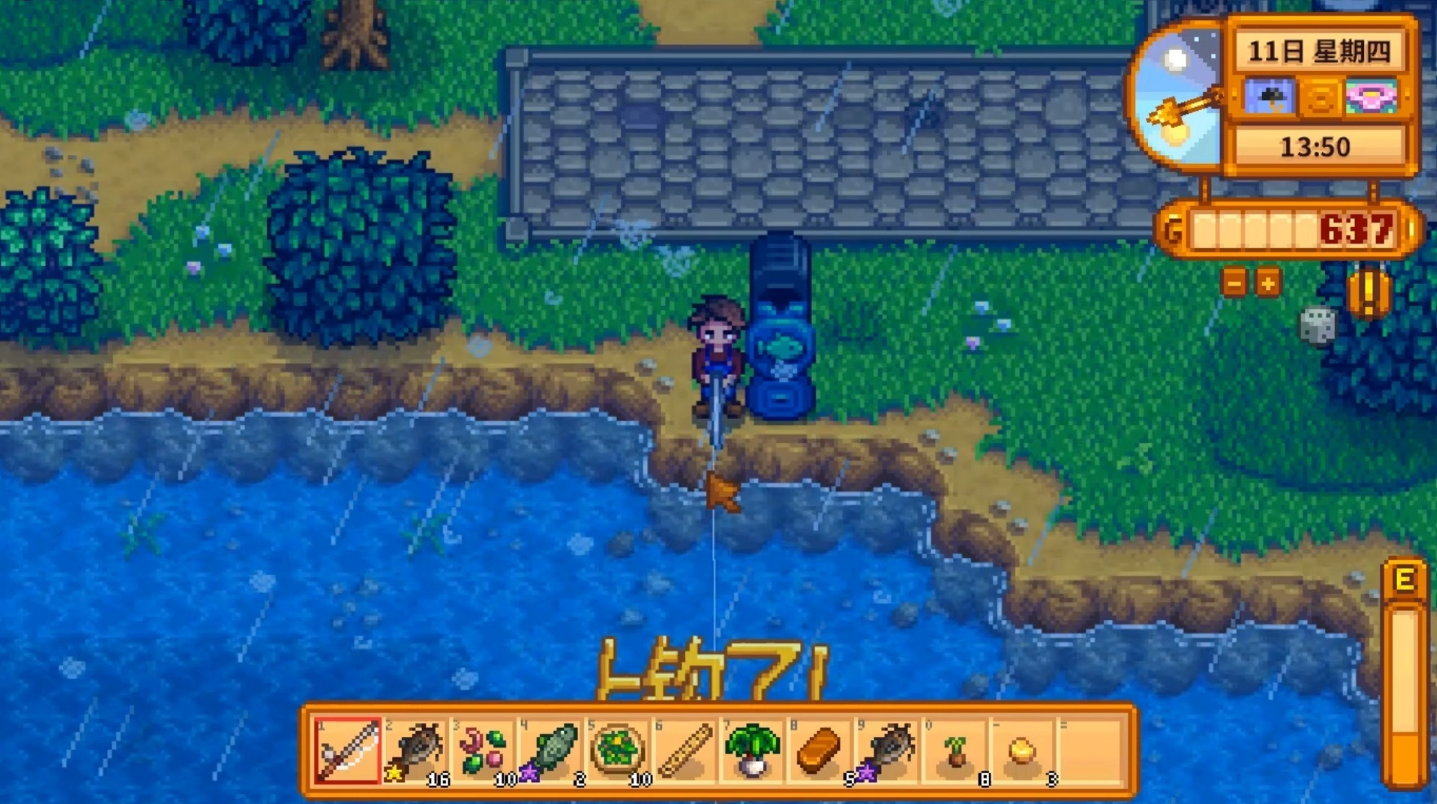The height and width of the screenshot is (804, 1437).
Task: Open the journal with the exclamation icon
Action: click(x=1367, y=294)
